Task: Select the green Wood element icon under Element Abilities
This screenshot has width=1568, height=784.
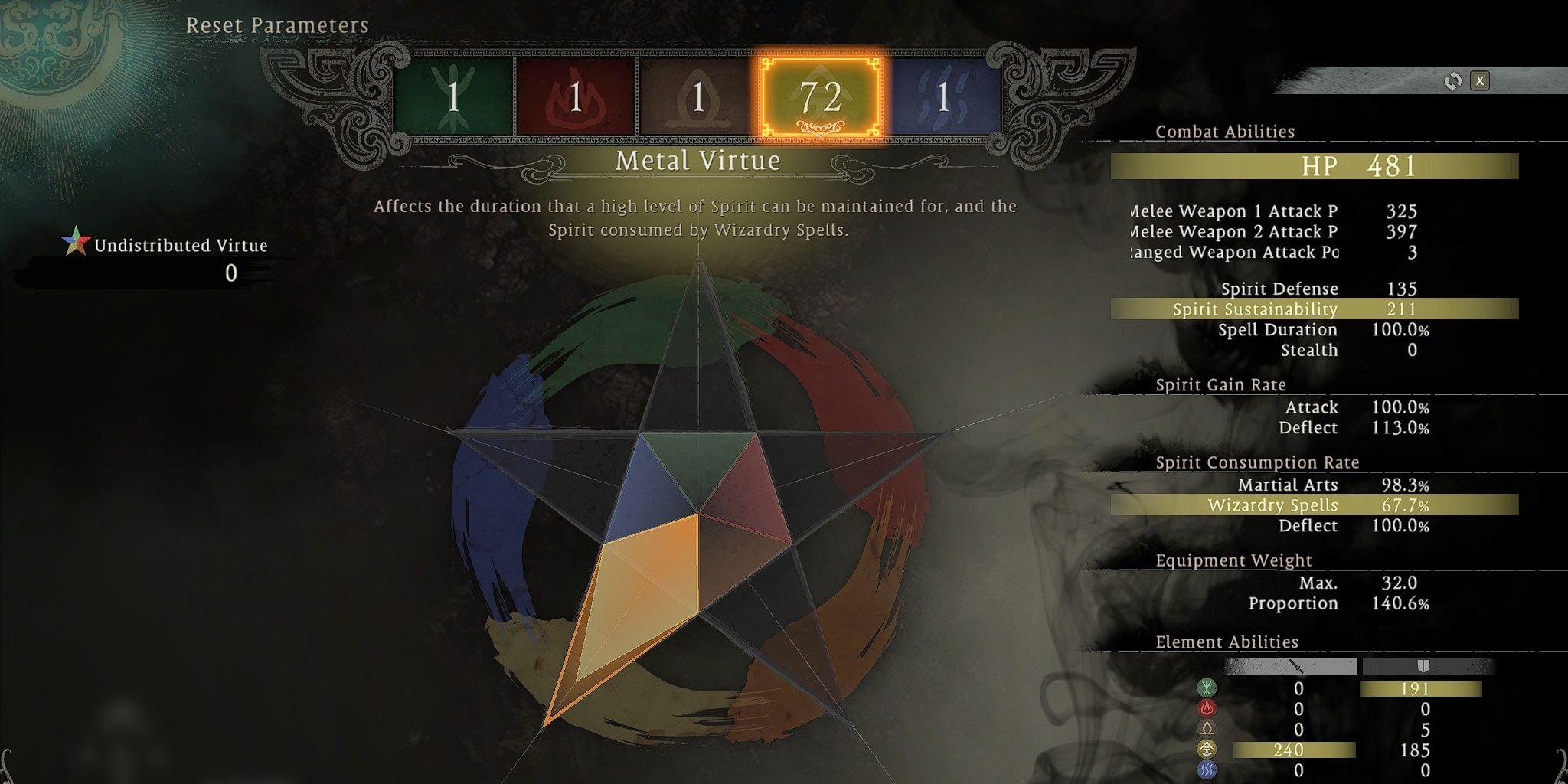Action: click(1207, 688)
